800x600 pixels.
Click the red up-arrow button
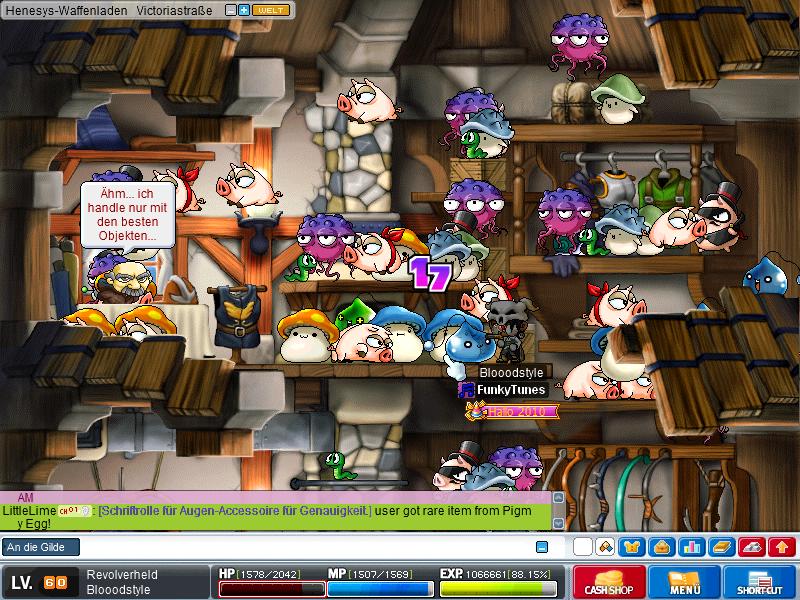[x=783, y=547]
